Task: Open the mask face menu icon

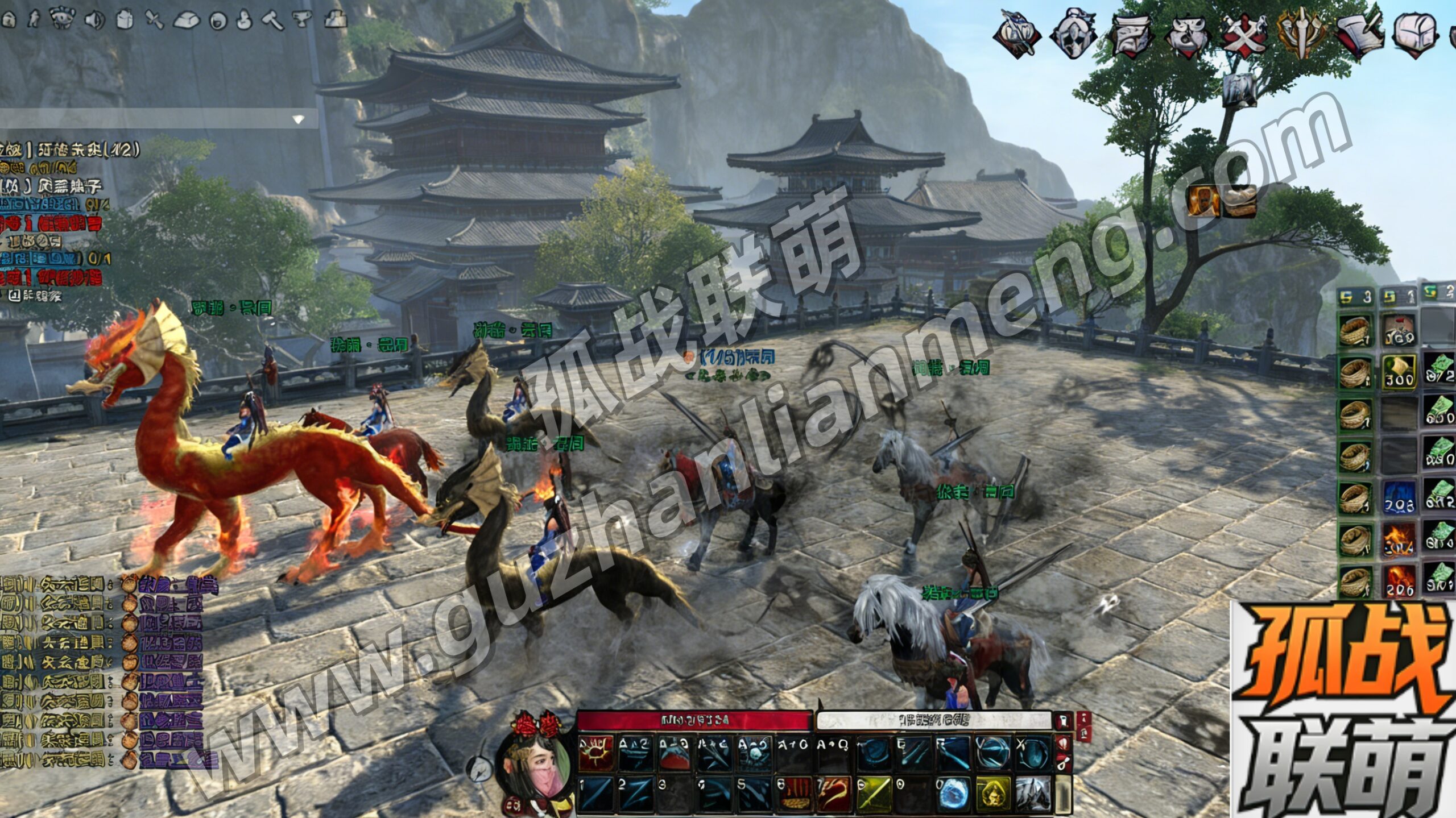Action: [1073, 33]
